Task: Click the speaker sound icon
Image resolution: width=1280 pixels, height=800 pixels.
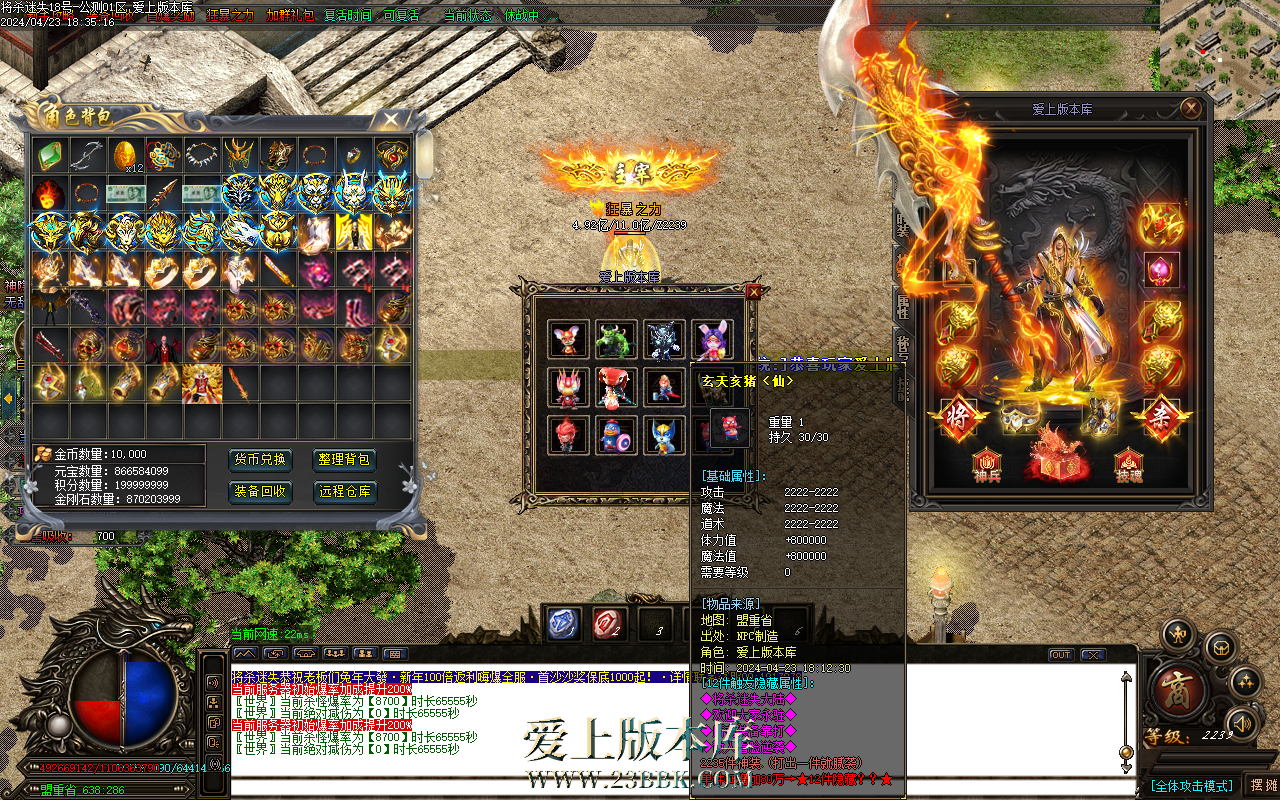Action: [1240, 722]
